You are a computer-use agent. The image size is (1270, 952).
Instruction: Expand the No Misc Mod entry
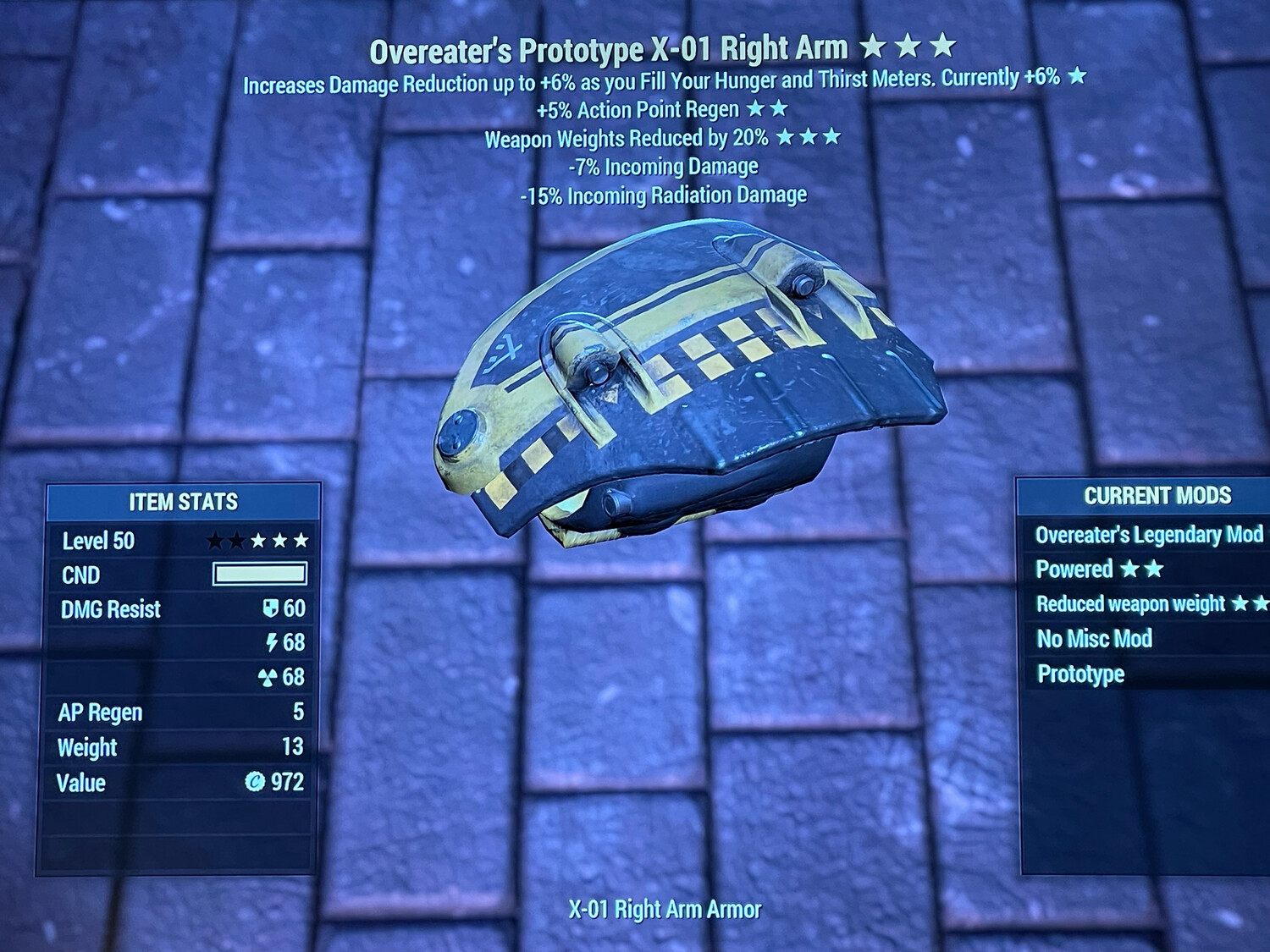[x=1095, y=639]
